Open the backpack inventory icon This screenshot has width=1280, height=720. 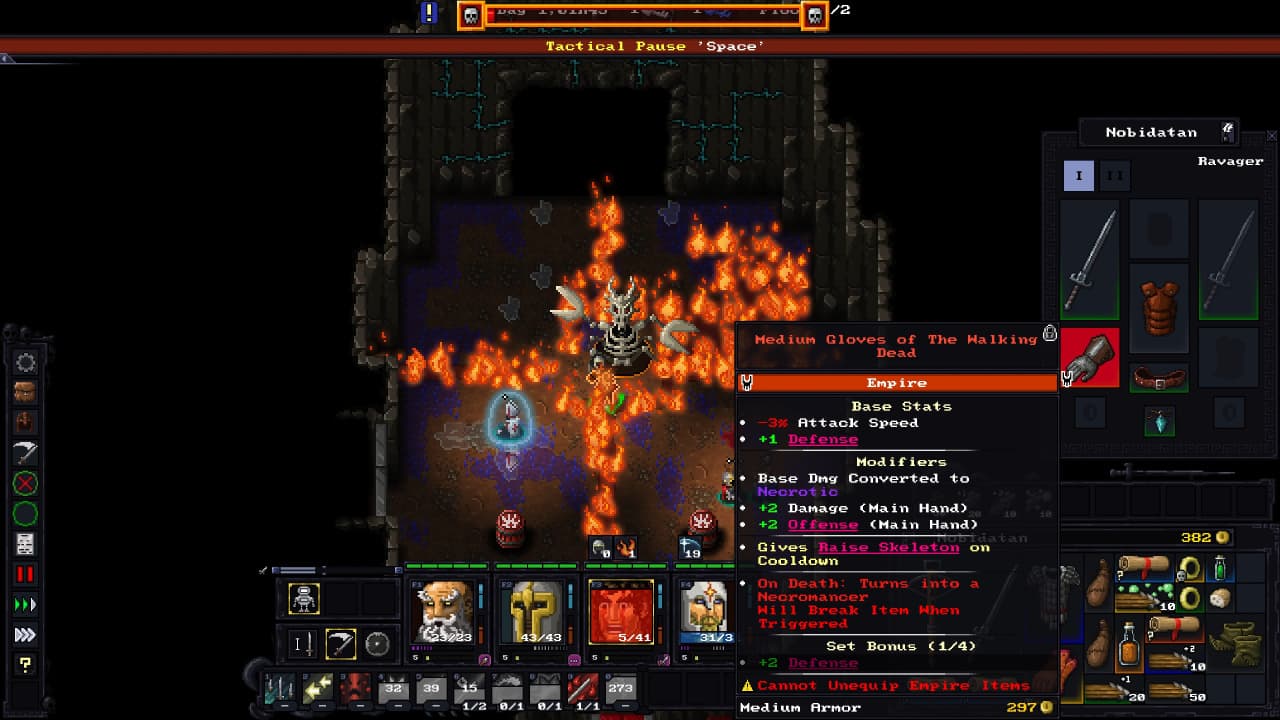(25, 391)
